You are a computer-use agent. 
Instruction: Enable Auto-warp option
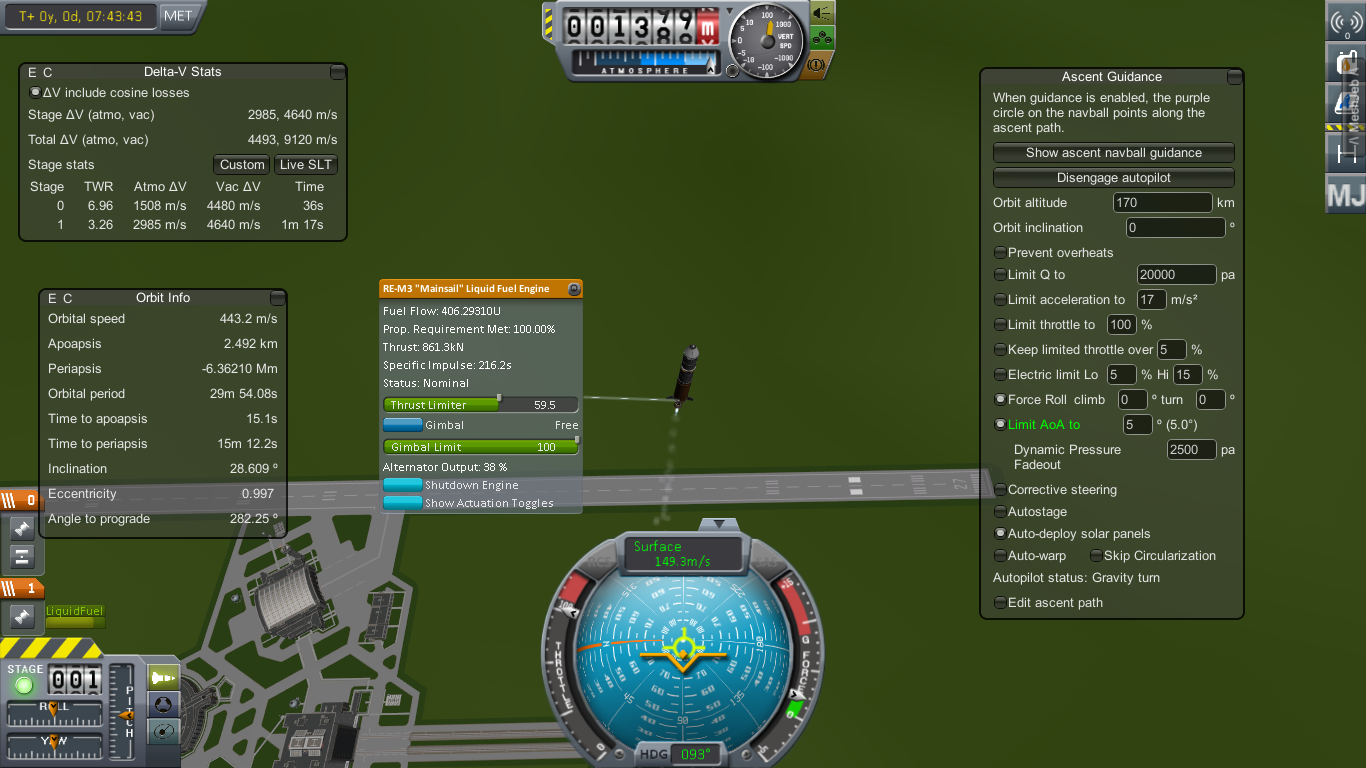click(1000, 556)
